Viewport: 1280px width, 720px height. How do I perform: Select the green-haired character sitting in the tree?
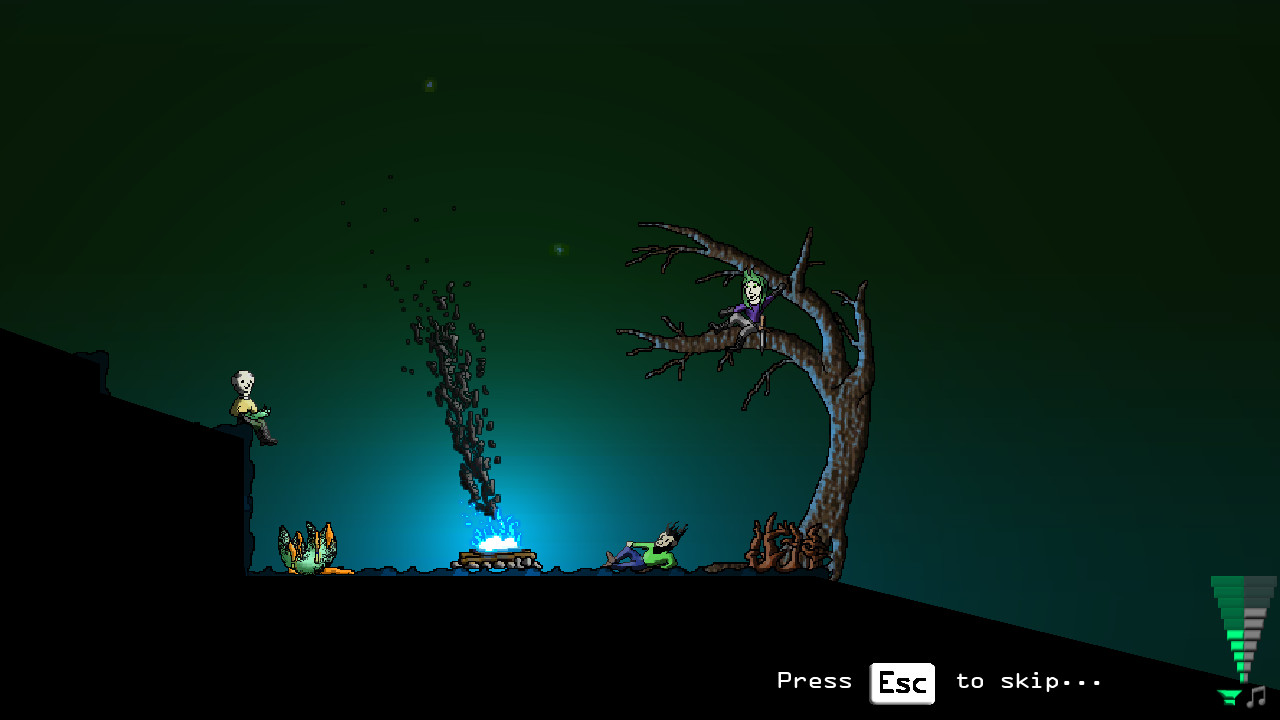[x=752, y=300]
